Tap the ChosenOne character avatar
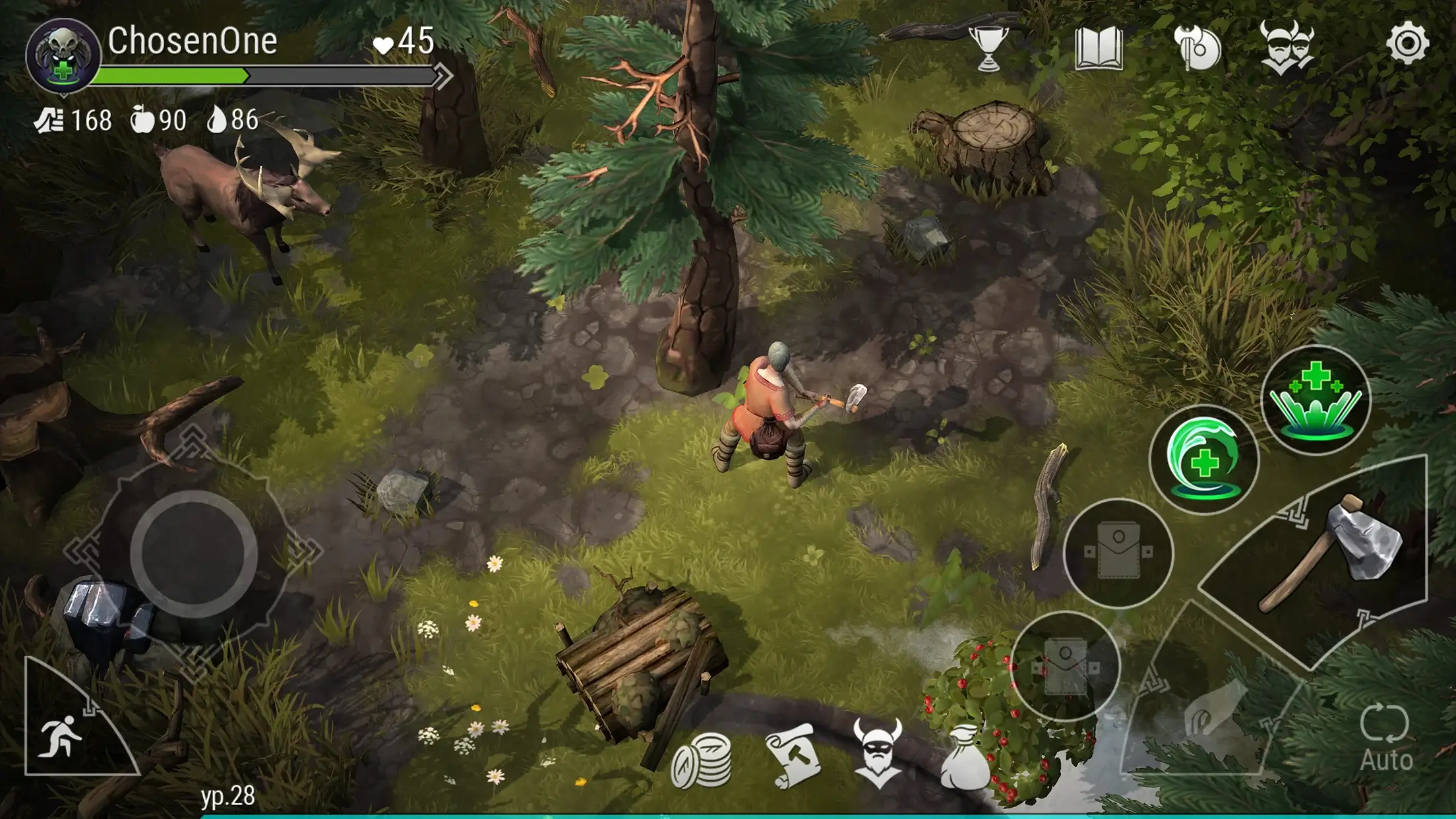The image size is (1456, 819). pyautogui.click(x=63, y=53)
